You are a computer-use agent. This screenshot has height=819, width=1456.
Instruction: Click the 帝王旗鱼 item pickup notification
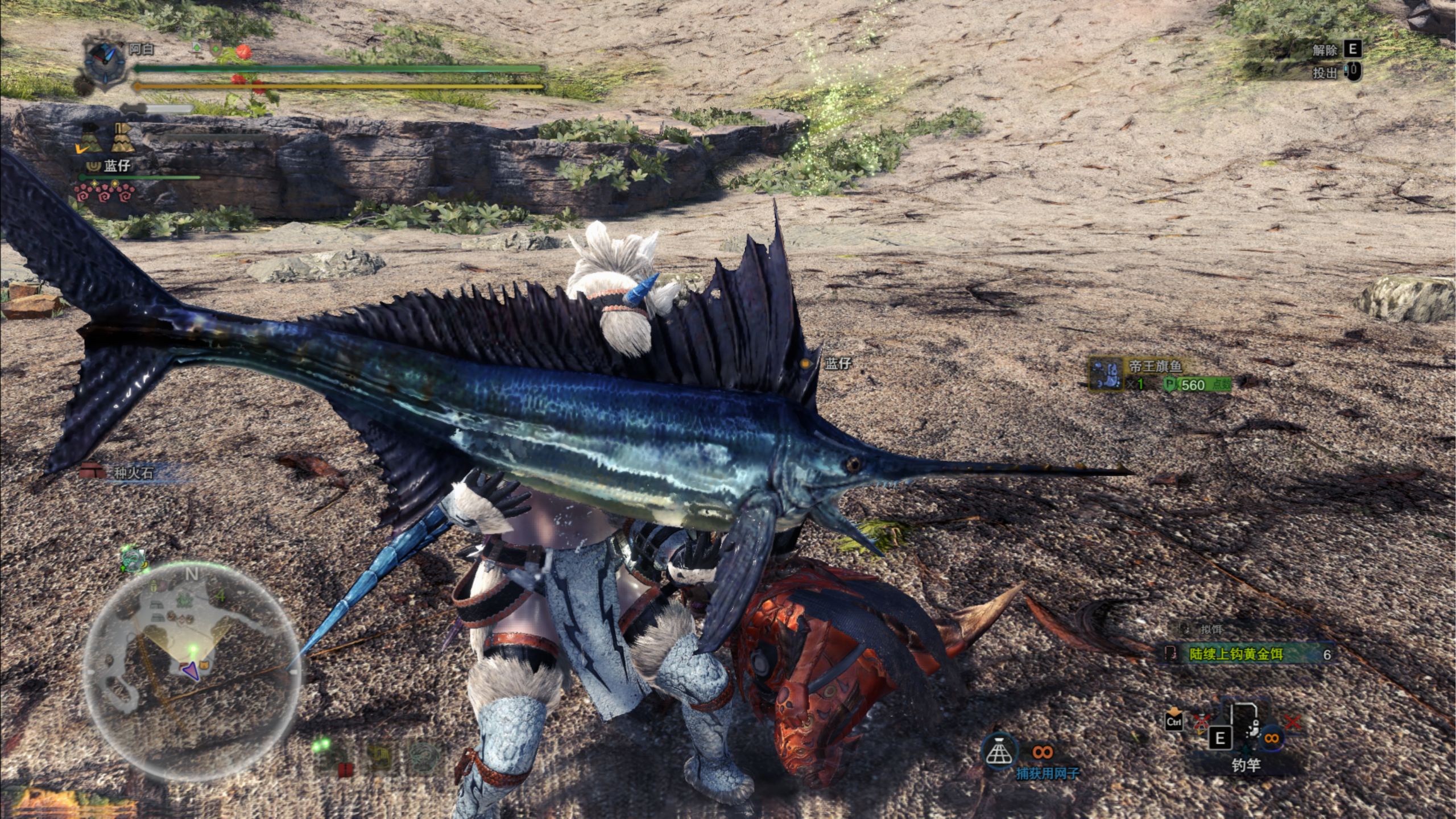click(x=1160, y=374)
